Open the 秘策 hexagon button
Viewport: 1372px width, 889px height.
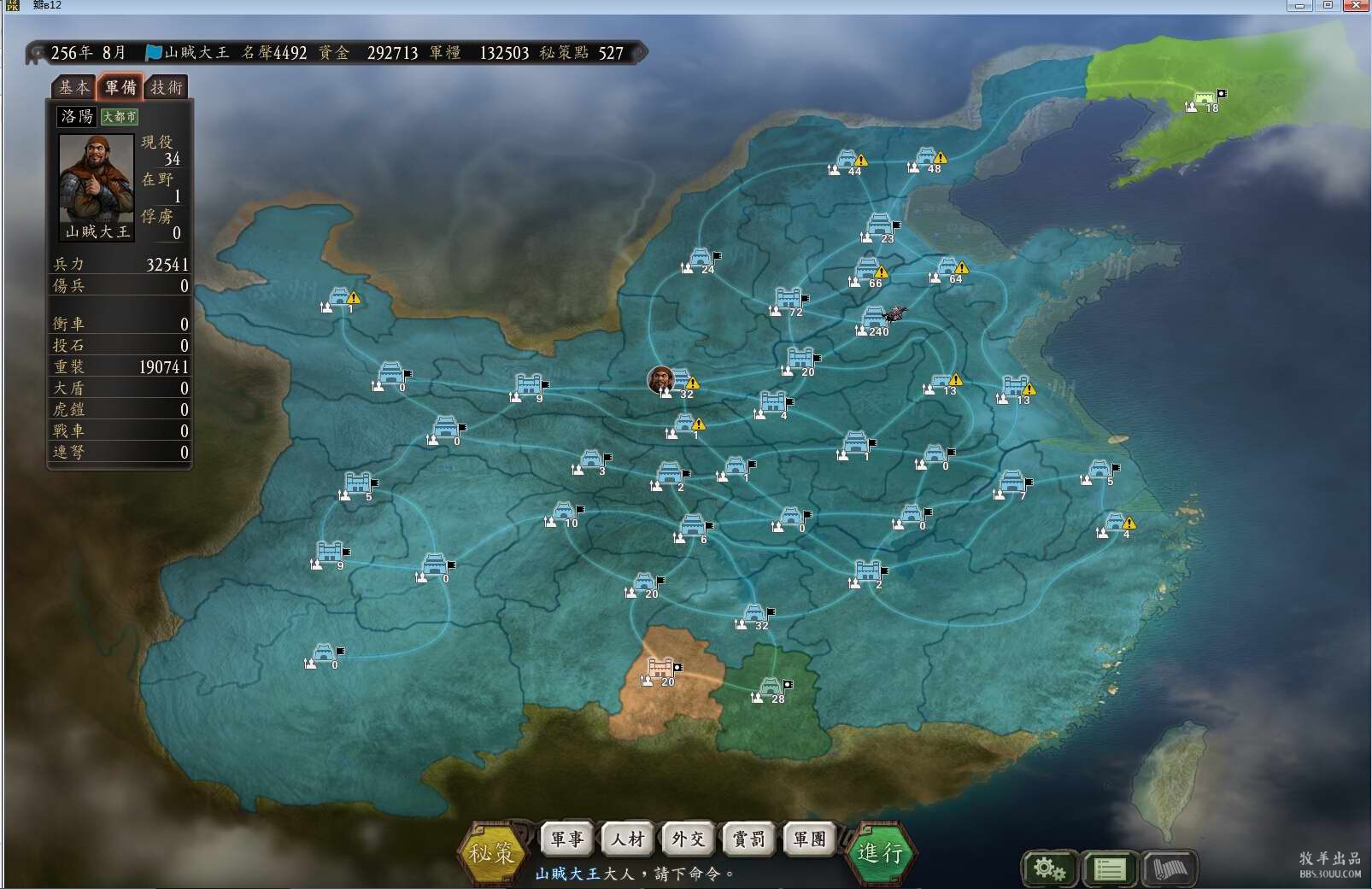click(492, 851)
